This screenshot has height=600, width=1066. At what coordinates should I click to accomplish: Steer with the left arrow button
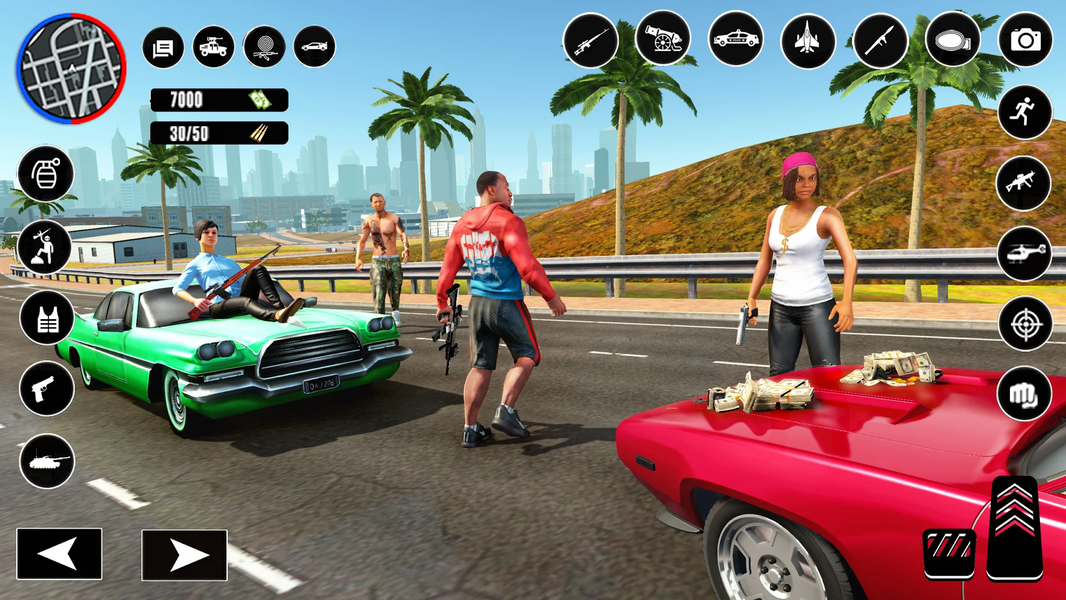59,554
